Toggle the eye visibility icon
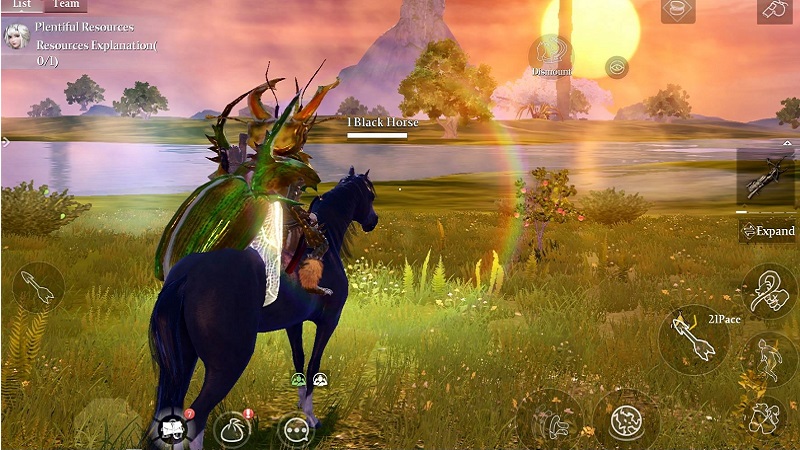Screen dimensions: 800x450 (x=617, y=67)
